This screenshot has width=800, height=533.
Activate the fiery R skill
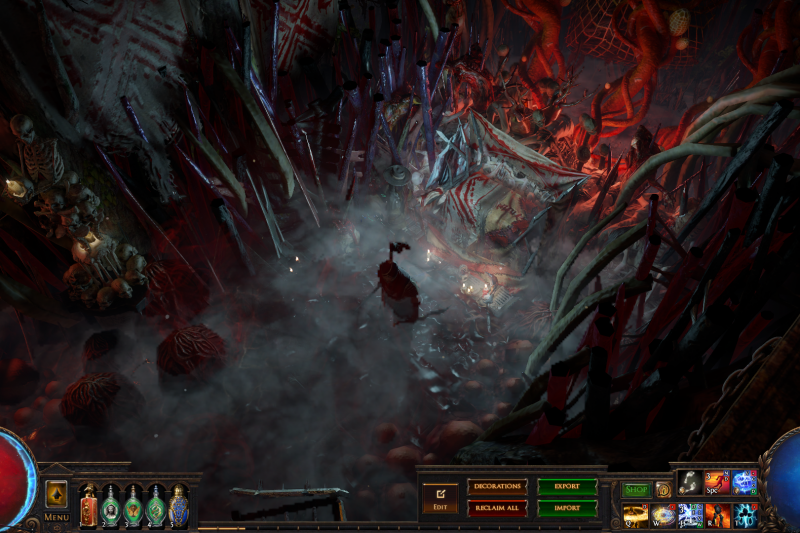coord(717,515)
